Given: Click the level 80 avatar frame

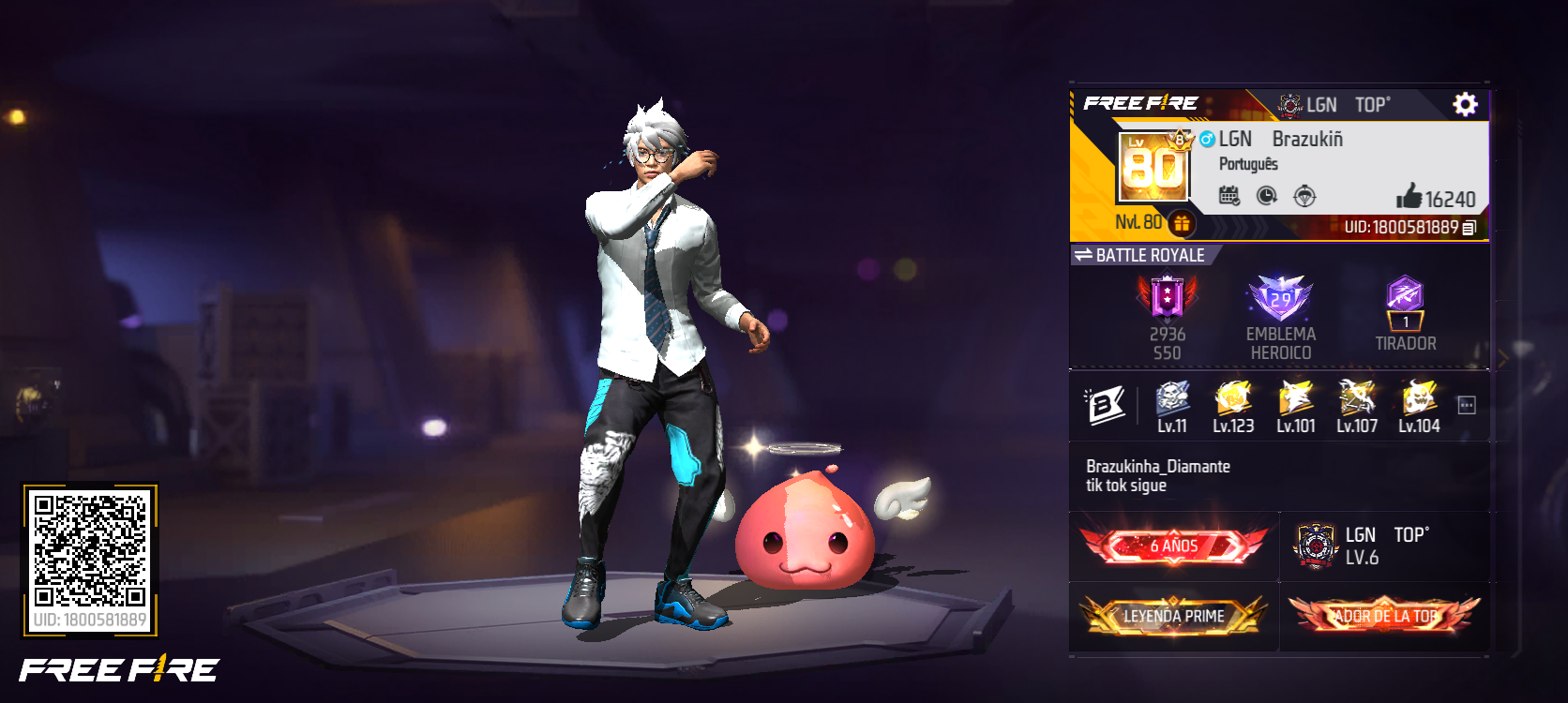Looking at the screenshot, I should click(x=1153, y=168).
